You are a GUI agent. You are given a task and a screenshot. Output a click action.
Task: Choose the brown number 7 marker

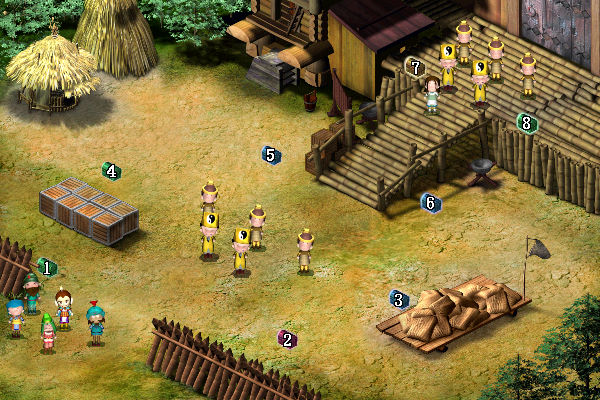click(x=416, y=67)
